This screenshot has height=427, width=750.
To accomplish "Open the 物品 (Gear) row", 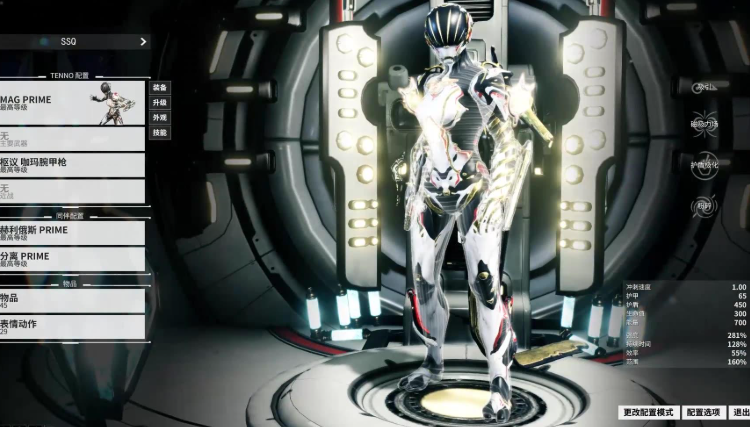I will (72, 300).
